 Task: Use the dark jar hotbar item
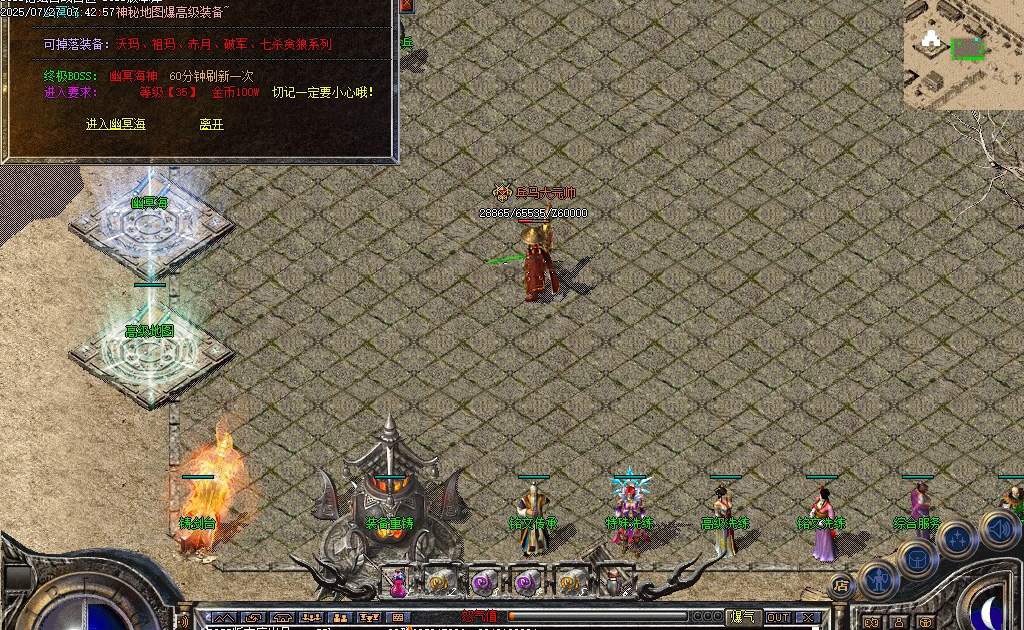tap(613, 581)
